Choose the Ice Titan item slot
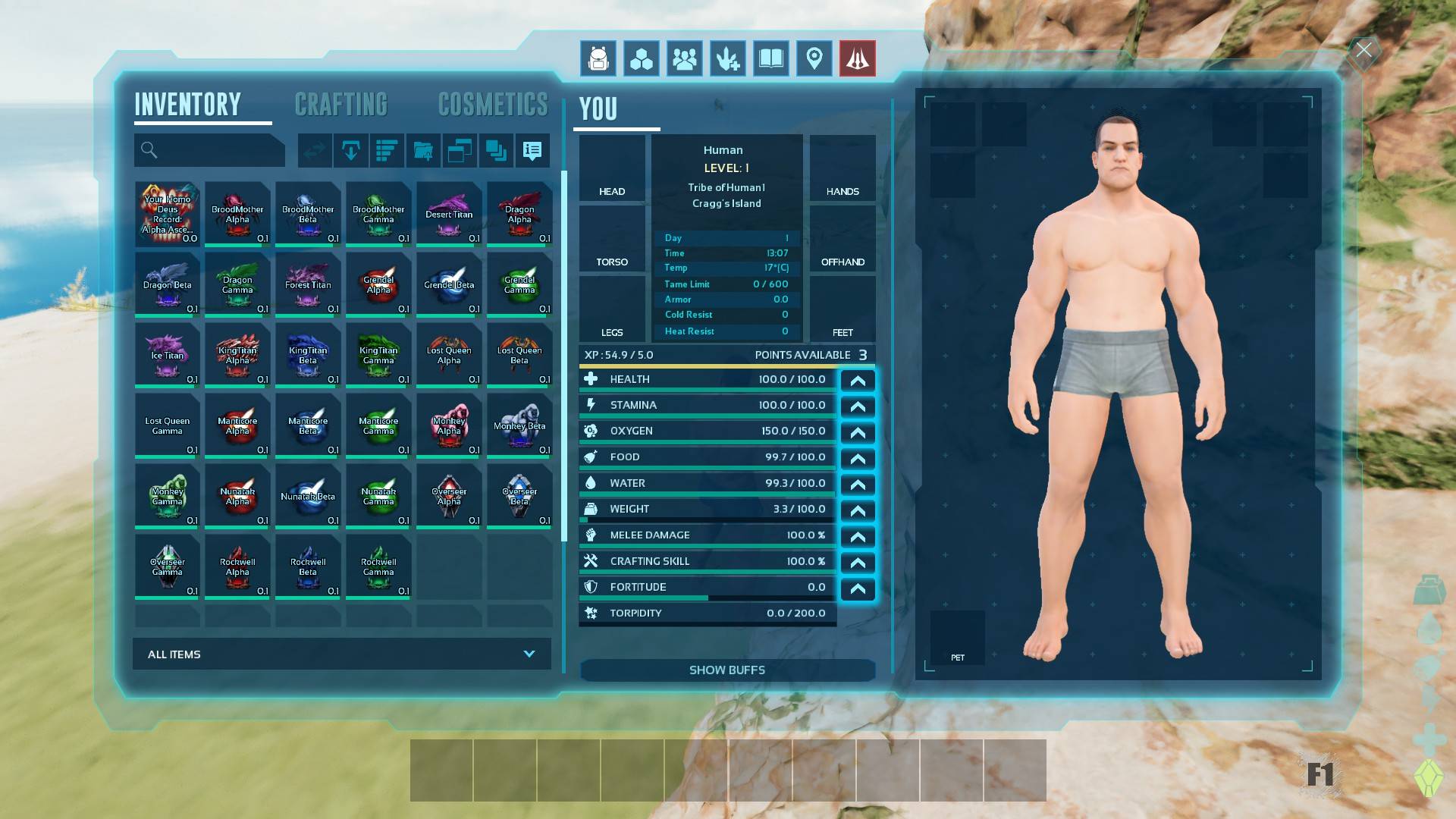This screenshot has height=819, width=1456. point(167,355)
